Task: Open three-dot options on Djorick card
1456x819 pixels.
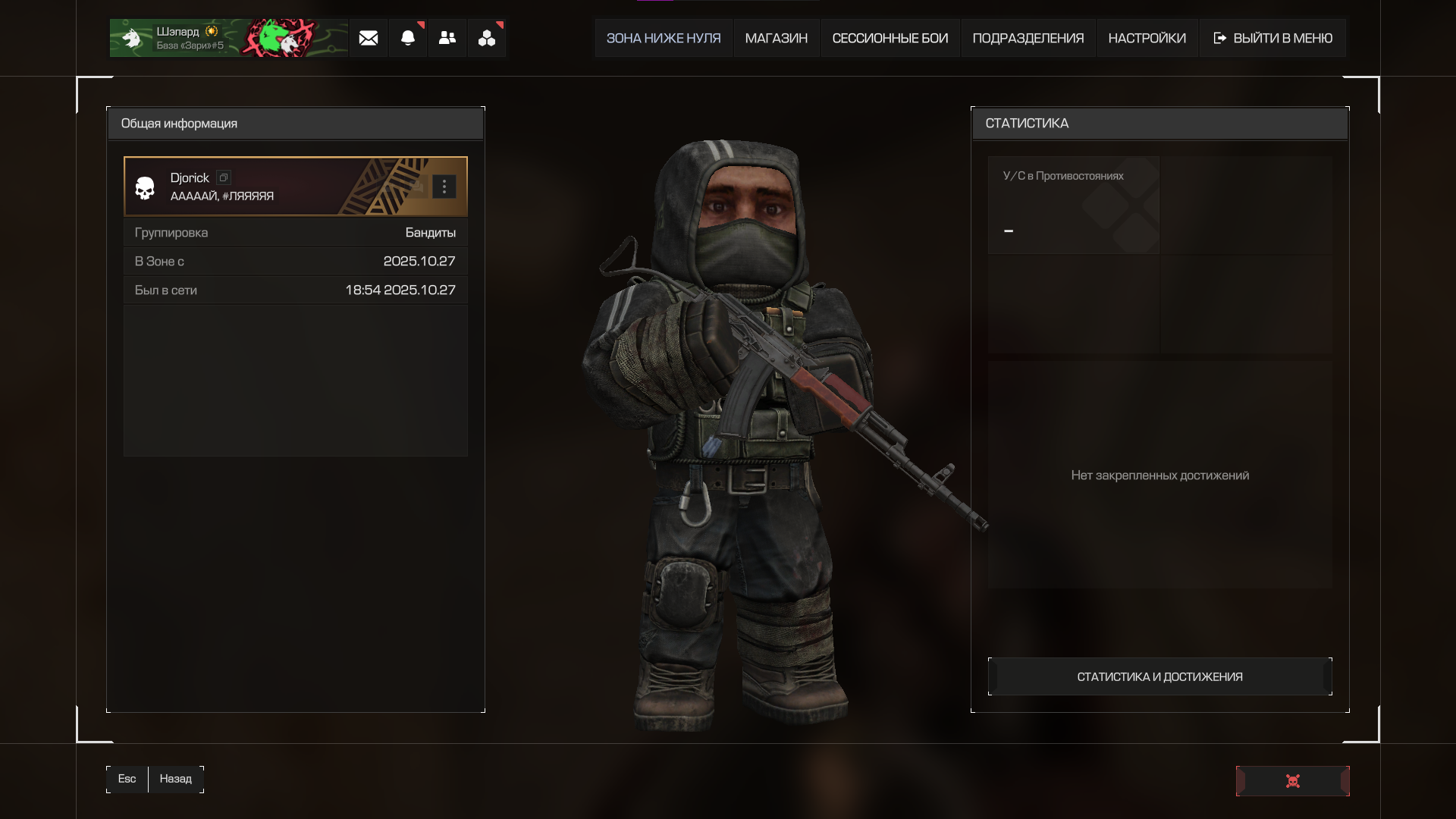Action: point(444,187)
